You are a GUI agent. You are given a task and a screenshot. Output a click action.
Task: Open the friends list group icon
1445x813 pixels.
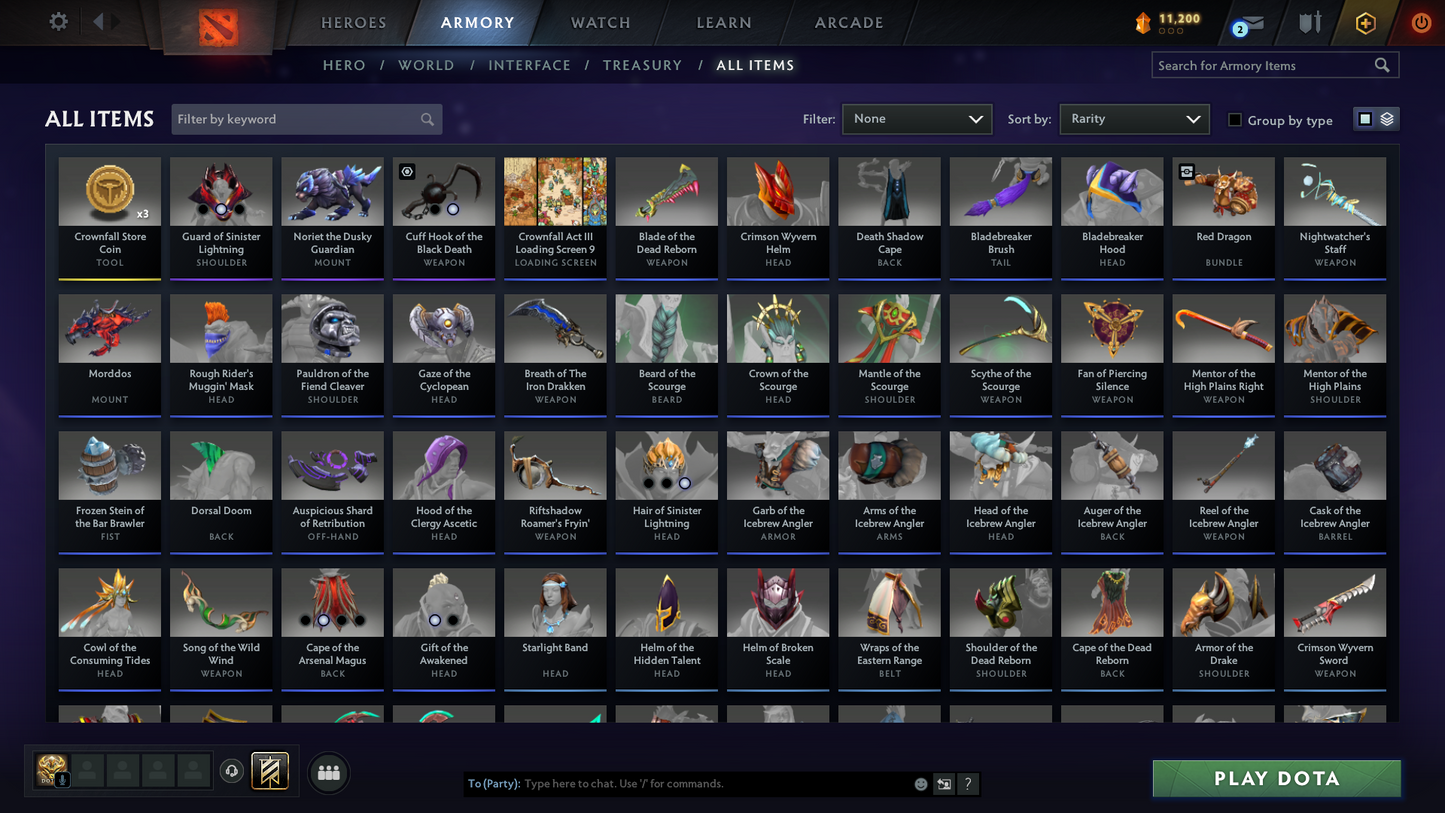point(328,771)
